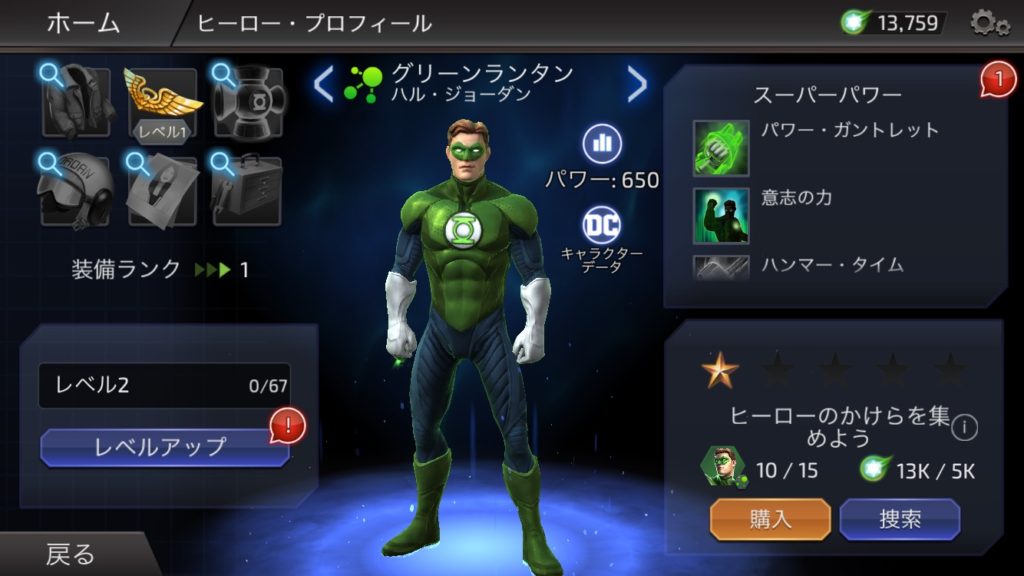Select the ハンマー・タイム super power

[x=721, y=267]
